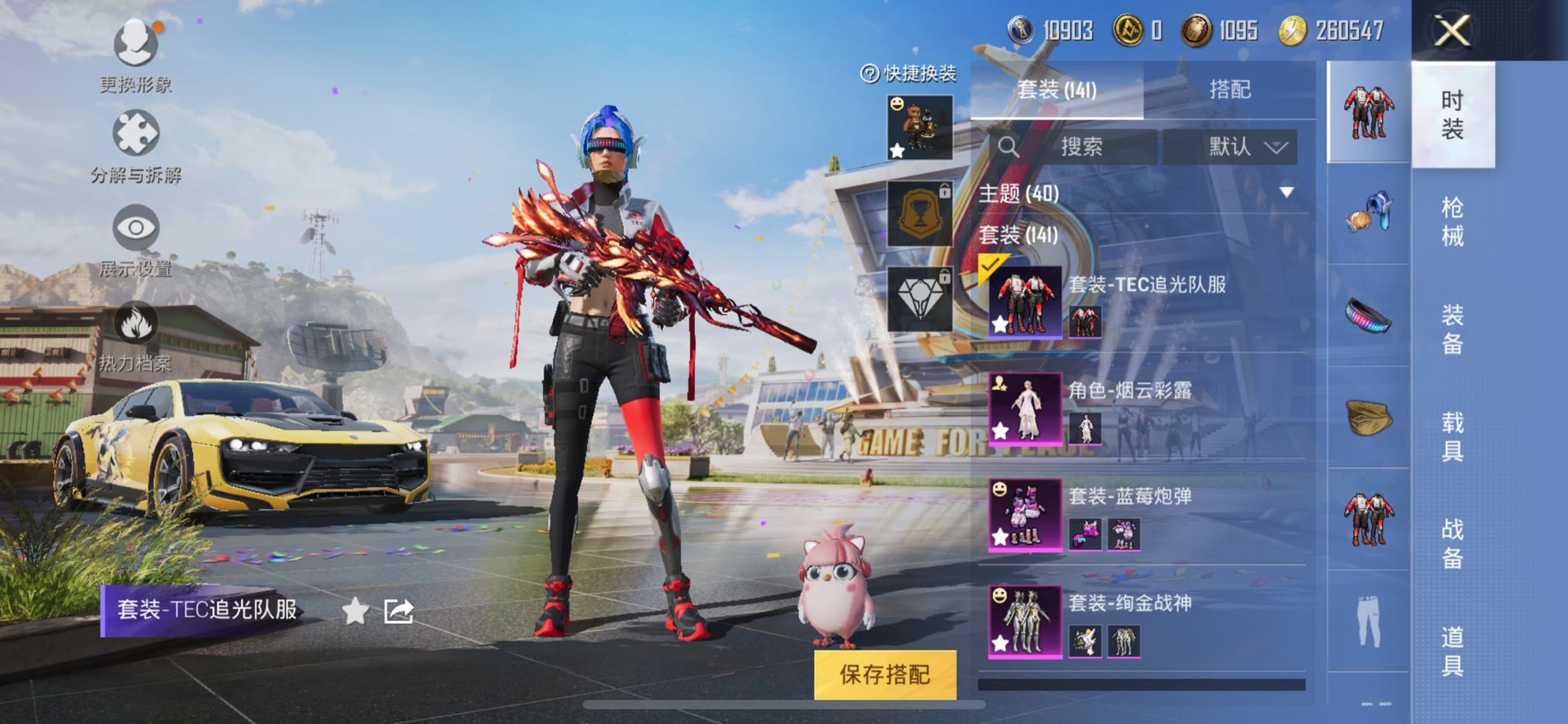This screenshot has height=724, width=1568.
Task: Open 展示设置 display settings eye icon
Action: coord(136,239)
